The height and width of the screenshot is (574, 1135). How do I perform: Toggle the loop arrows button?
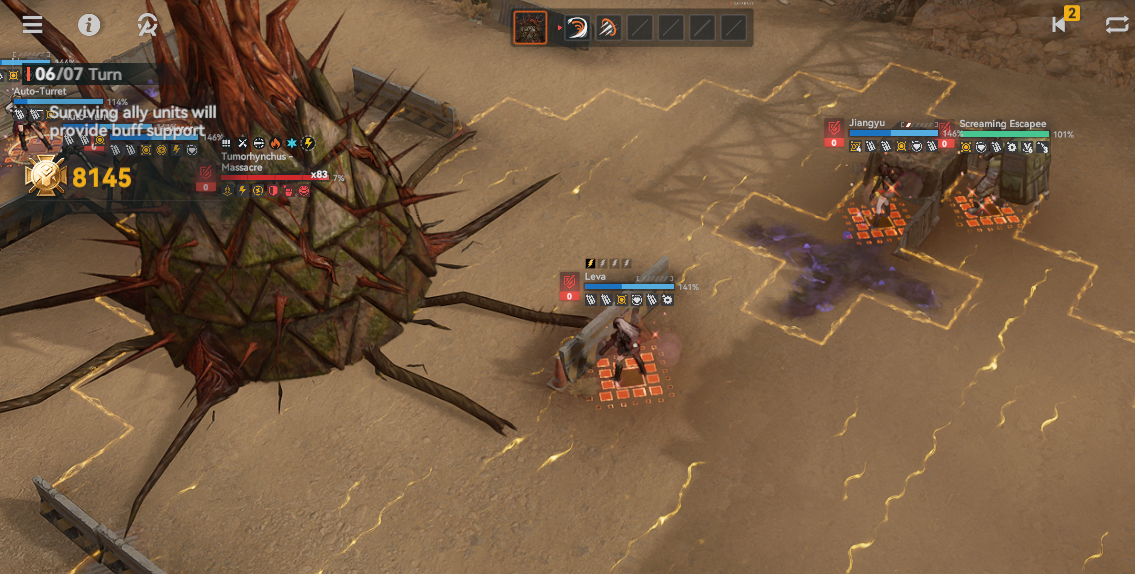pyautogui.click(x=1117, y=25)
